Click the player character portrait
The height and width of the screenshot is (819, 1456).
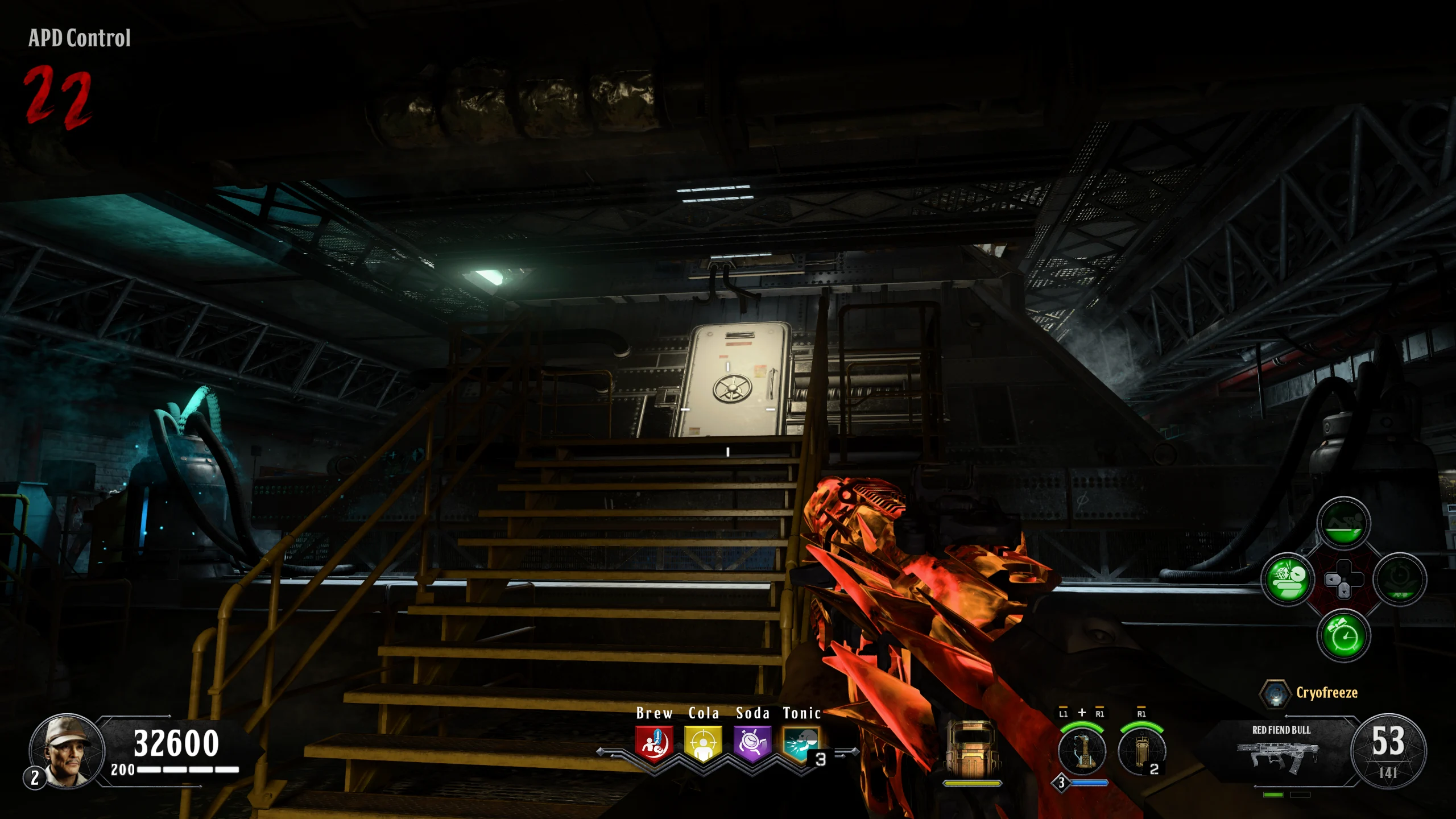67,751
